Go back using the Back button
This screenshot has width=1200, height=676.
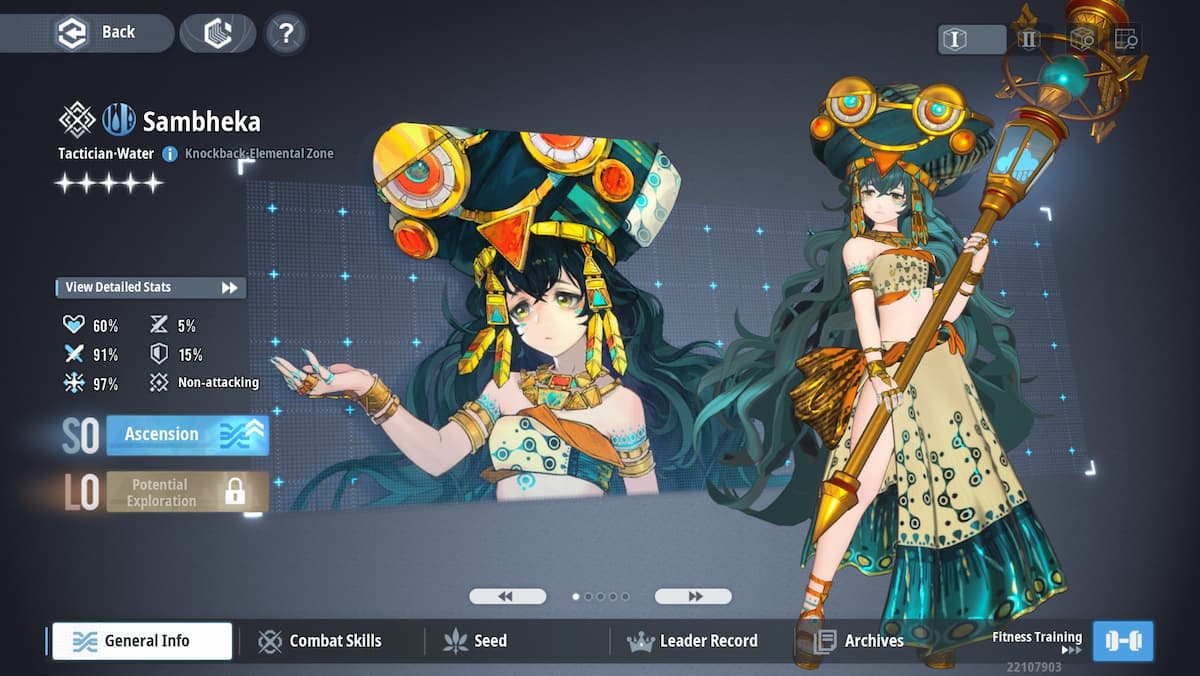tap(97, 32)
